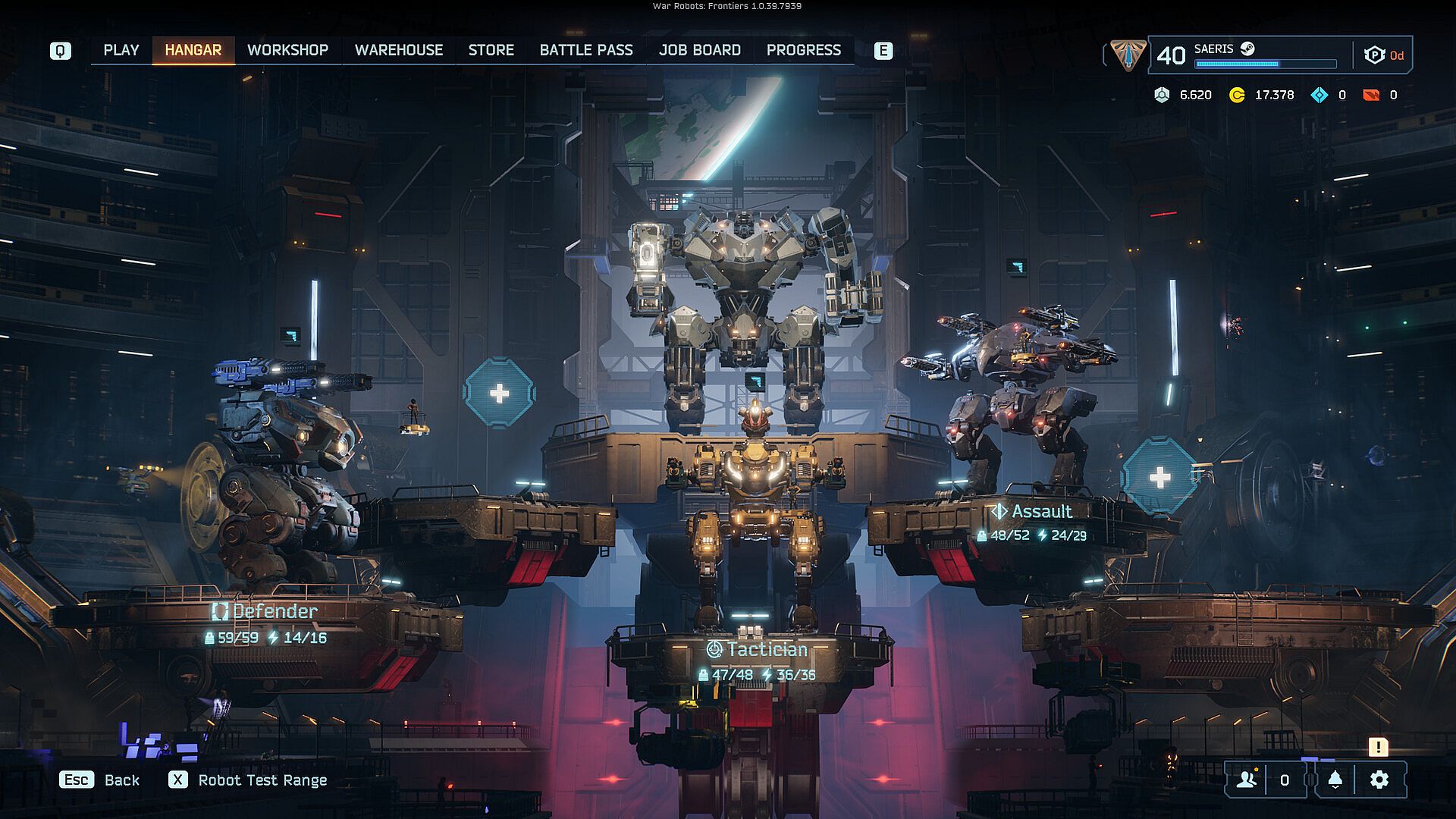Open the Store tab
This screenshot has width=1456, height=819.
click(x=491, y=50)
